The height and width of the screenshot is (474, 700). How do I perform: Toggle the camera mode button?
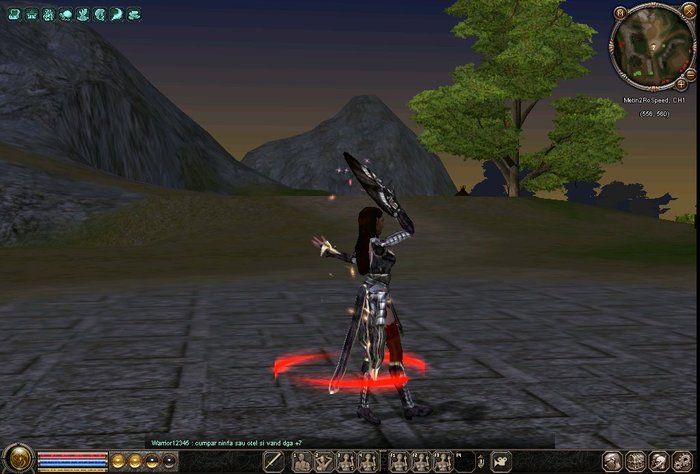point(500,461)
